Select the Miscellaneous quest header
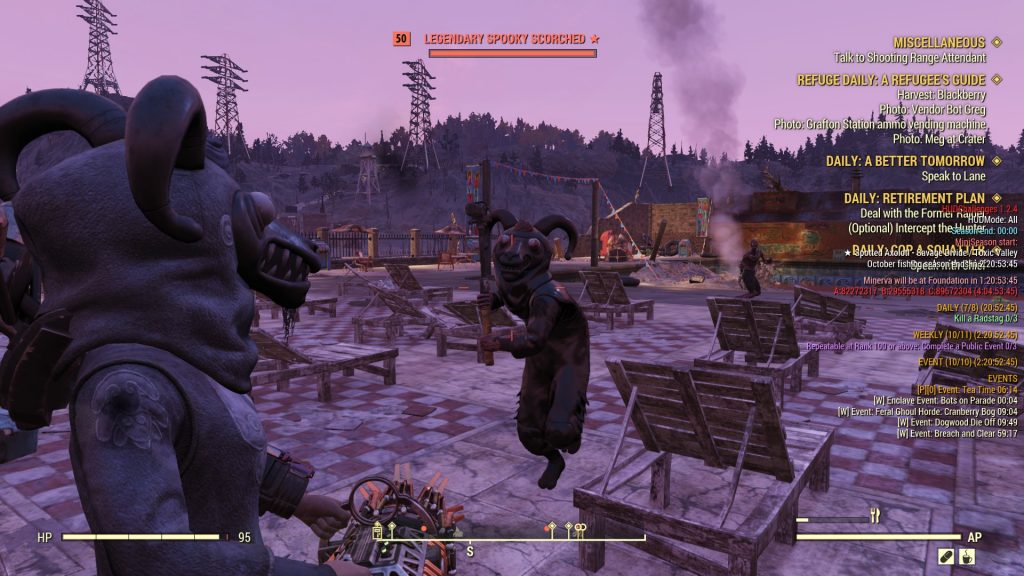This screenshot has width=1024, height=576. [x=939, y=43]
